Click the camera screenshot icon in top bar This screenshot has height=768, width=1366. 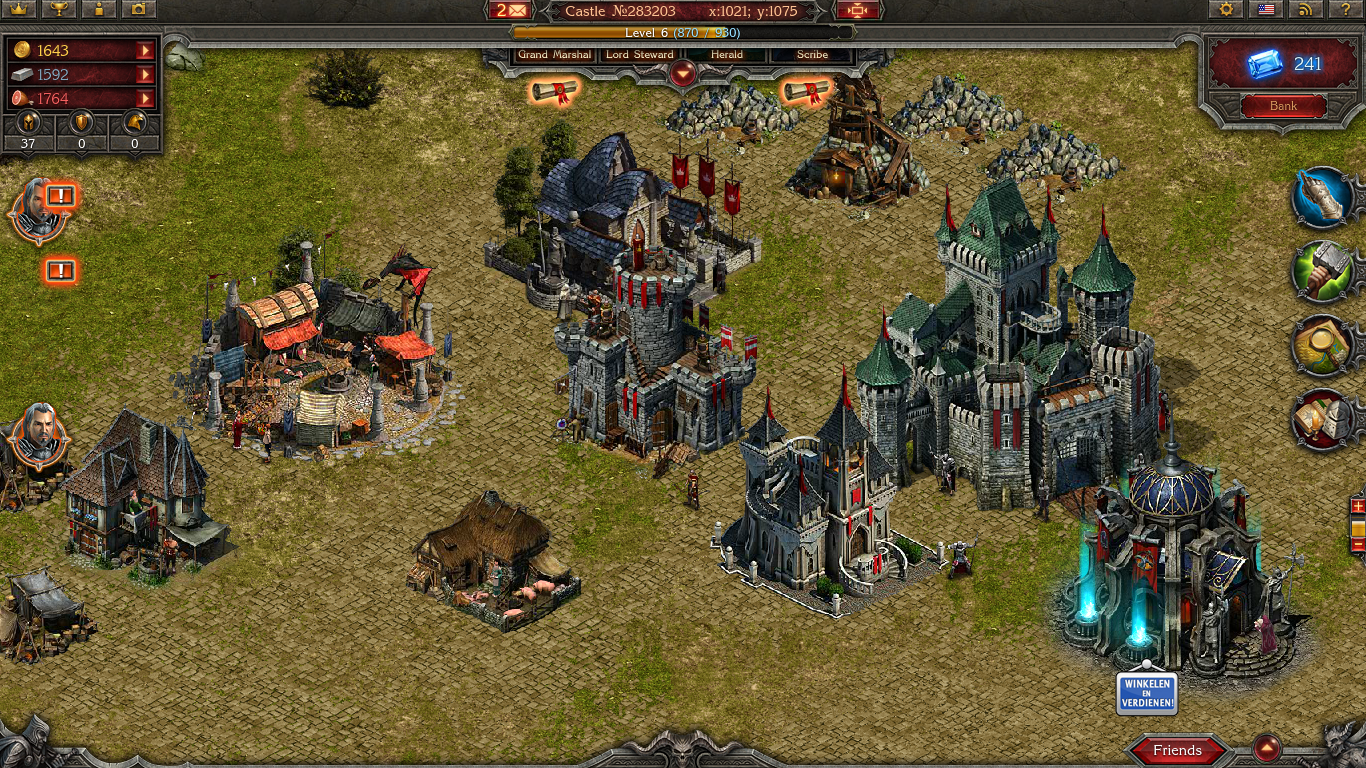[x=138, y=10]
